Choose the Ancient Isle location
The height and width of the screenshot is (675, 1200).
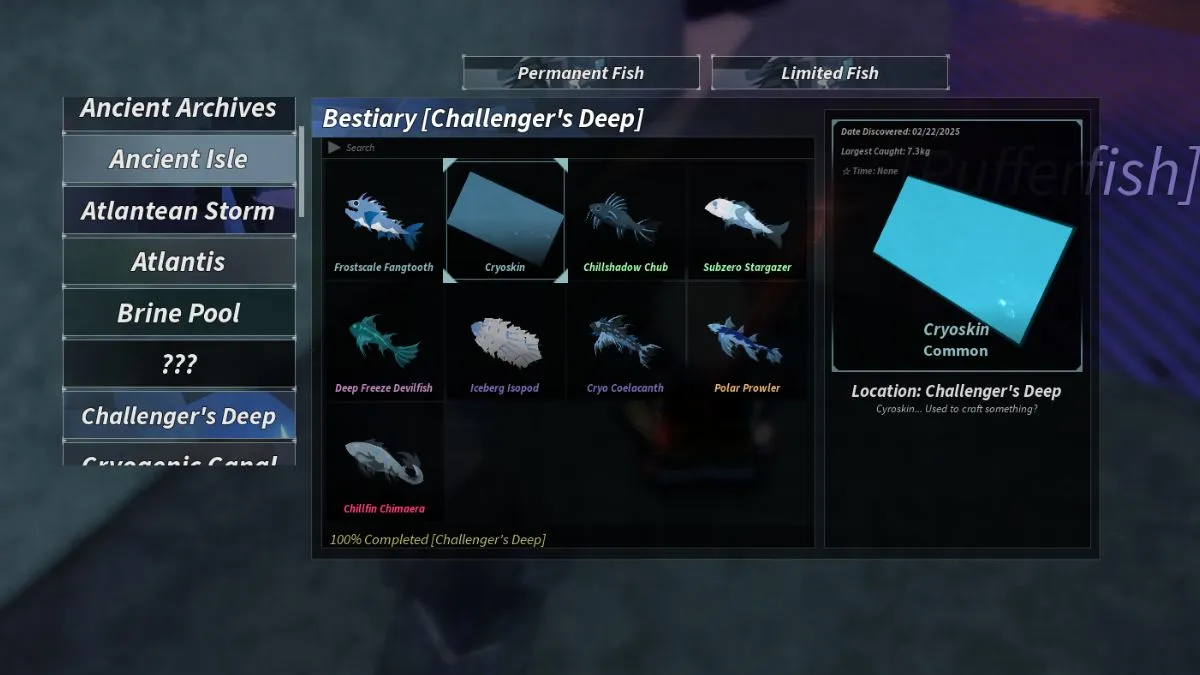179,159
